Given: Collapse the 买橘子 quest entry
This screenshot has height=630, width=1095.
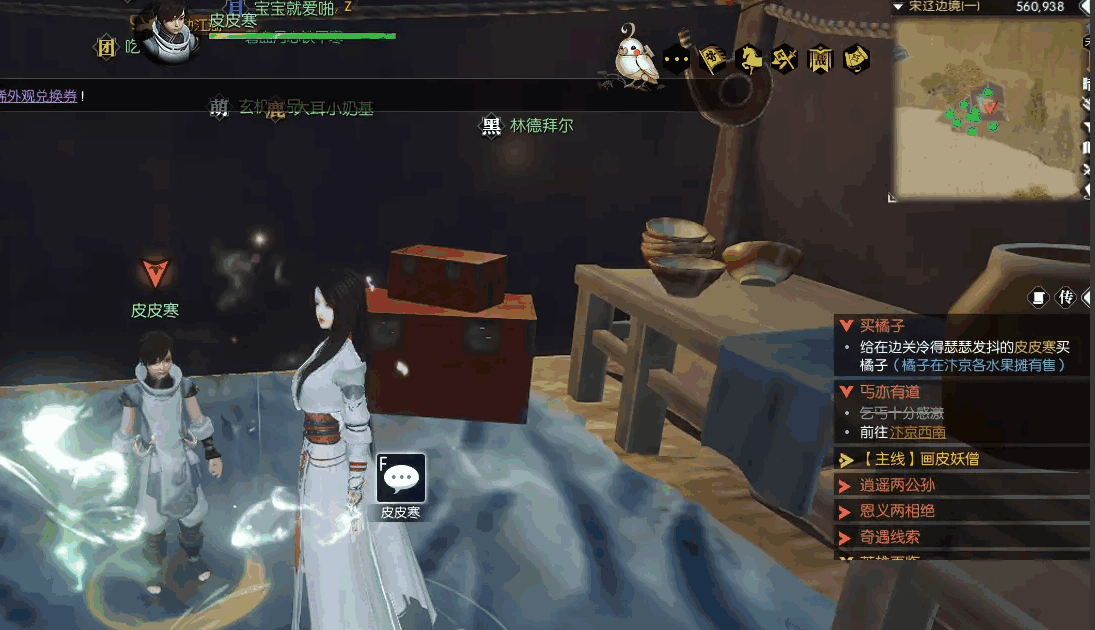Looking at the screenshot, I should 846,326.
